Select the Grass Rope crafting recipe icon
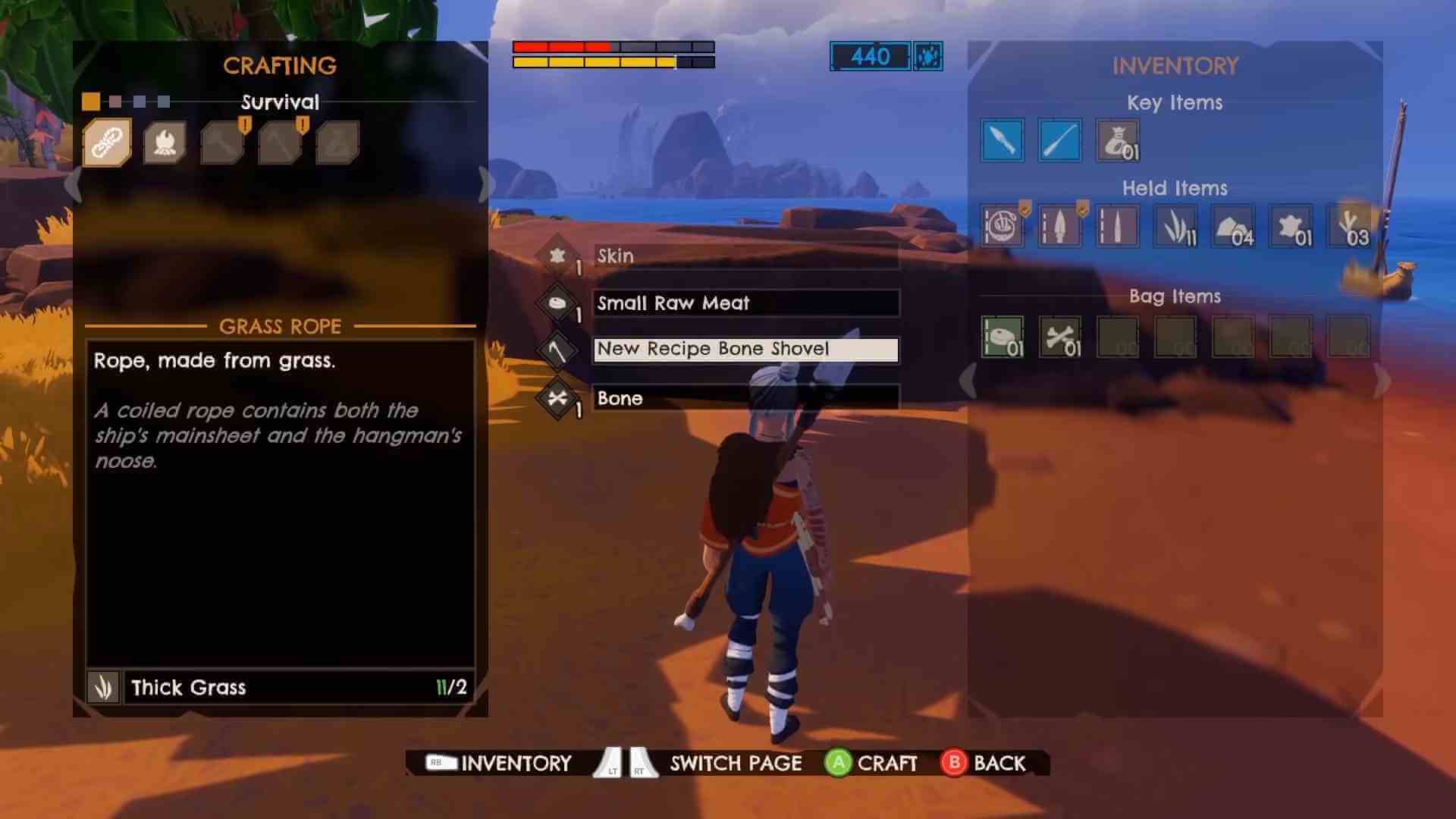 pos(106,141)
